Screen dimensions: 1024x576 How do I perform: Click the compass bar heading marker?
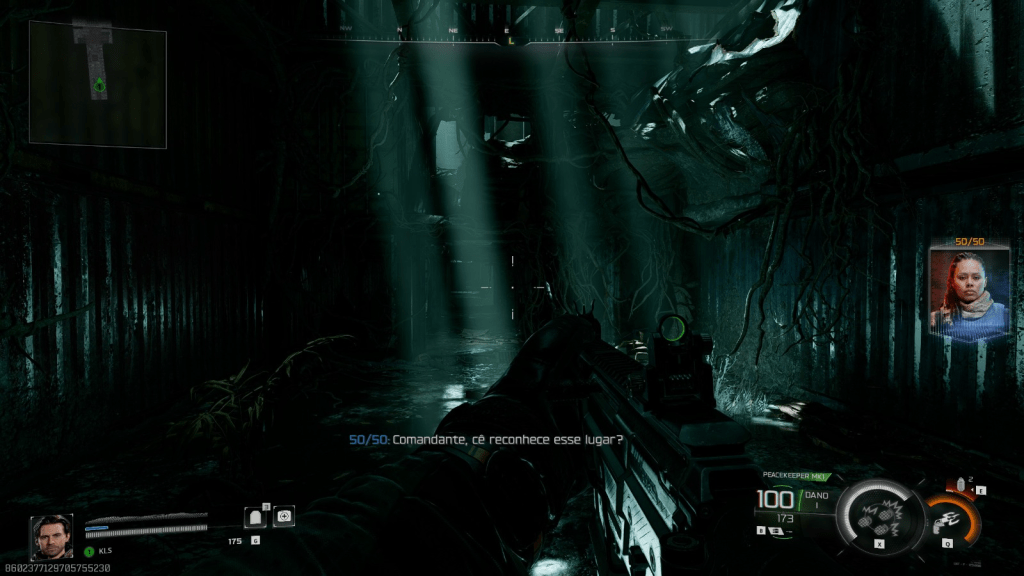click(x=510, y=41)
